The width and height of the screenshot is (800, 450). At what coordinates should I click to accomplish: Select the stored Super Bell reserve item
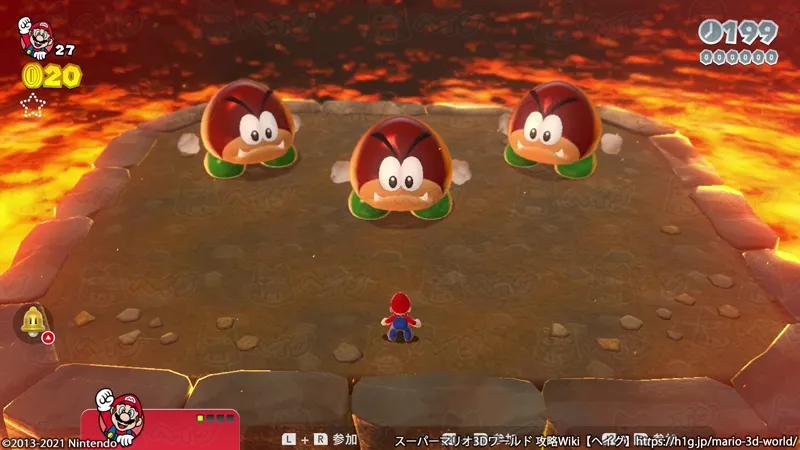point(33,321)
